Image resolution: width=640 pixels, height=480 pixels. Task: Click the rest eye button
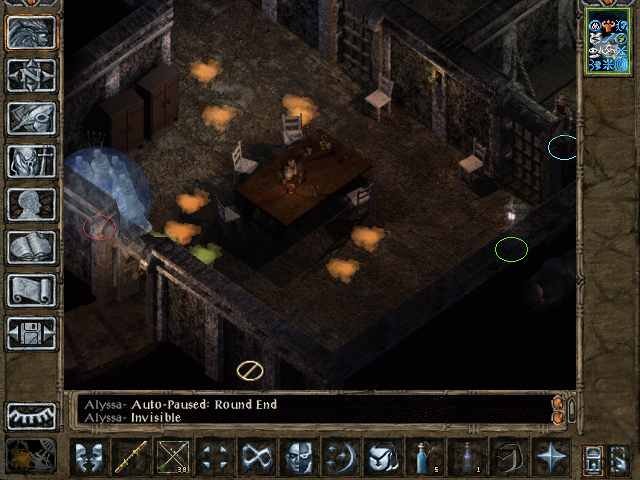[31, 415]
